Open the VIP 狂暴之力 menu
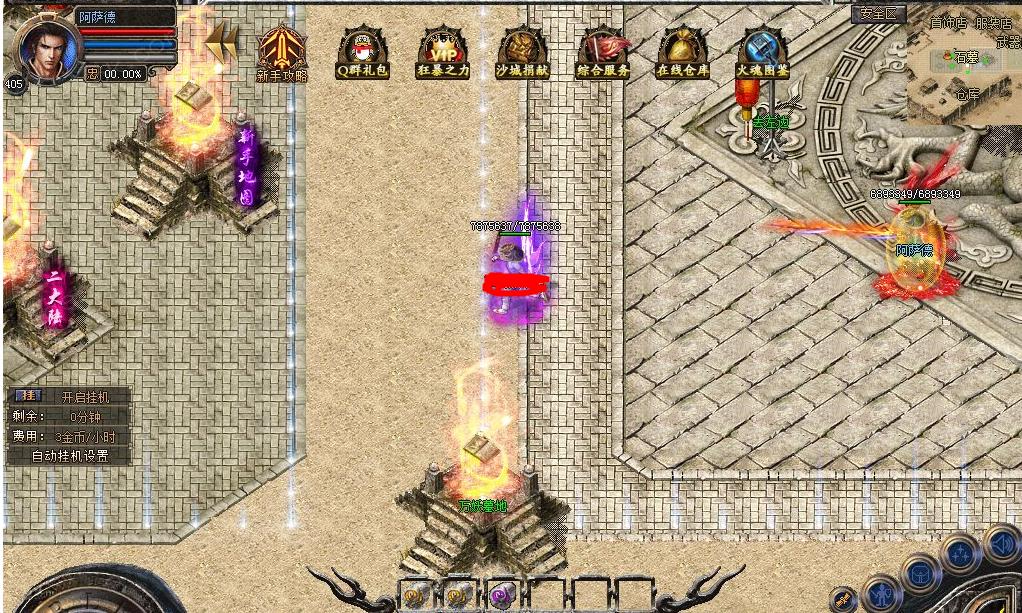Viewport: 1022px width, 613px height. [443, 52]
